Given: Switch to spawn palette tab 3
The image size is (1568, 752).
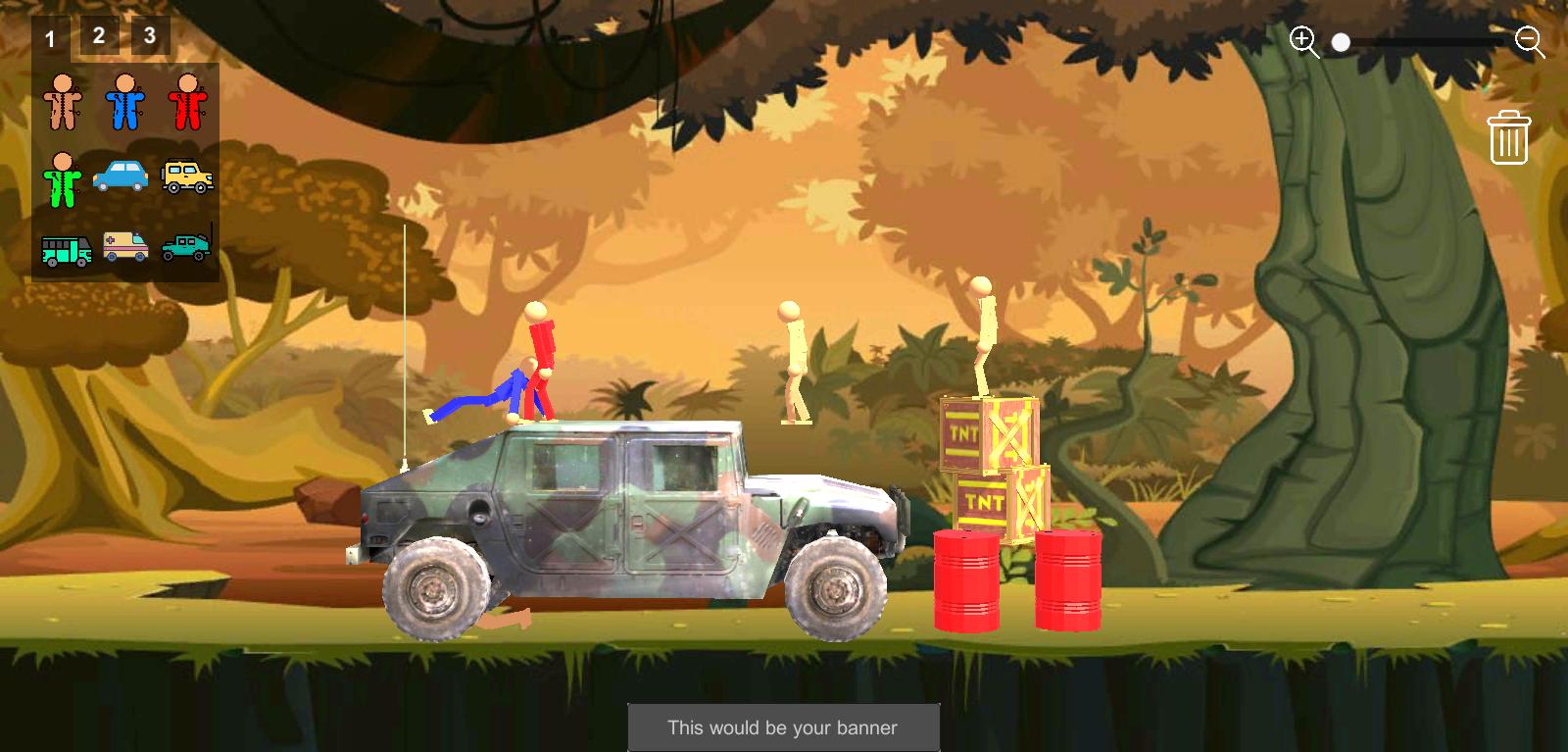Looking at the screenshot, I should point(149,35).
